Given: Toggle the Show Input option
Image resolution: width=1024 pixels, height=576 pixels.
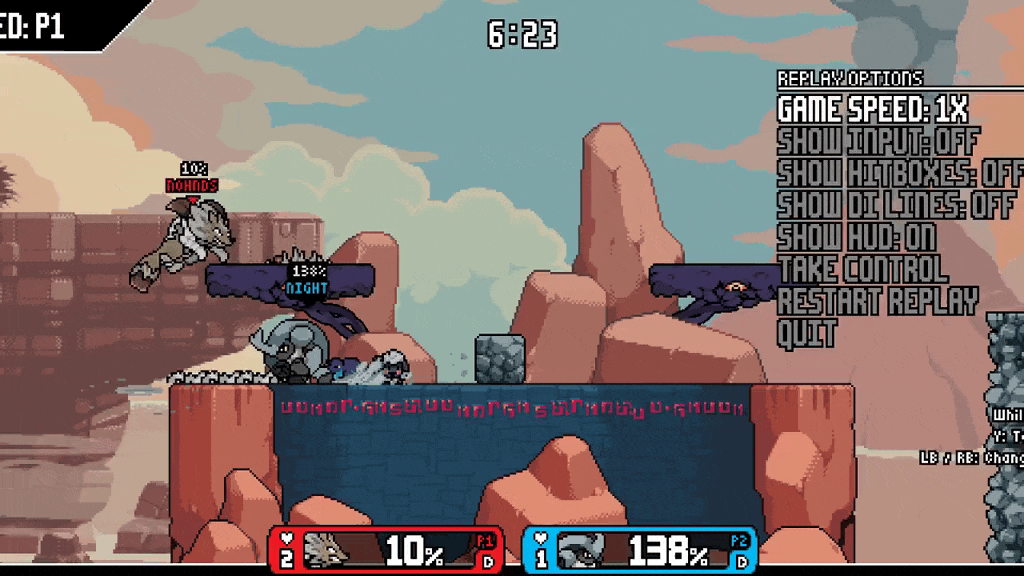Looking at the screenshot, I should point(877,141).
